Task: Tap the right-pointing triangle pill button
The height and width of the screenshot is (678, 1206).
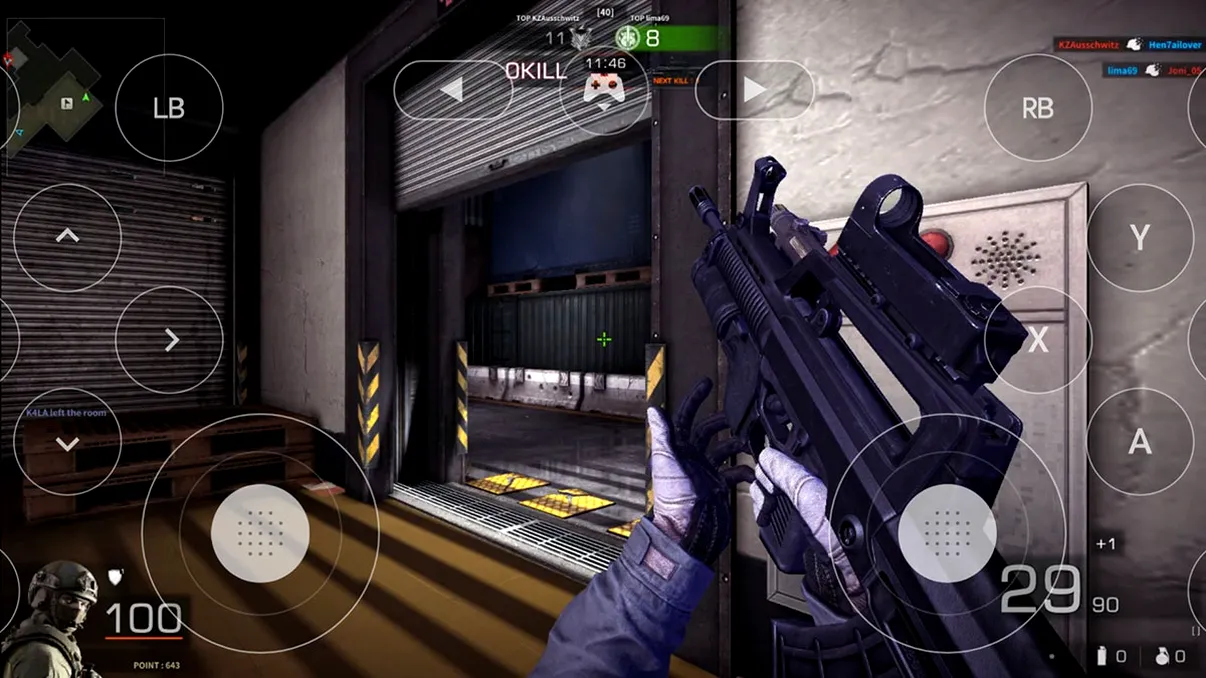Action: click(x=754, y=91)
